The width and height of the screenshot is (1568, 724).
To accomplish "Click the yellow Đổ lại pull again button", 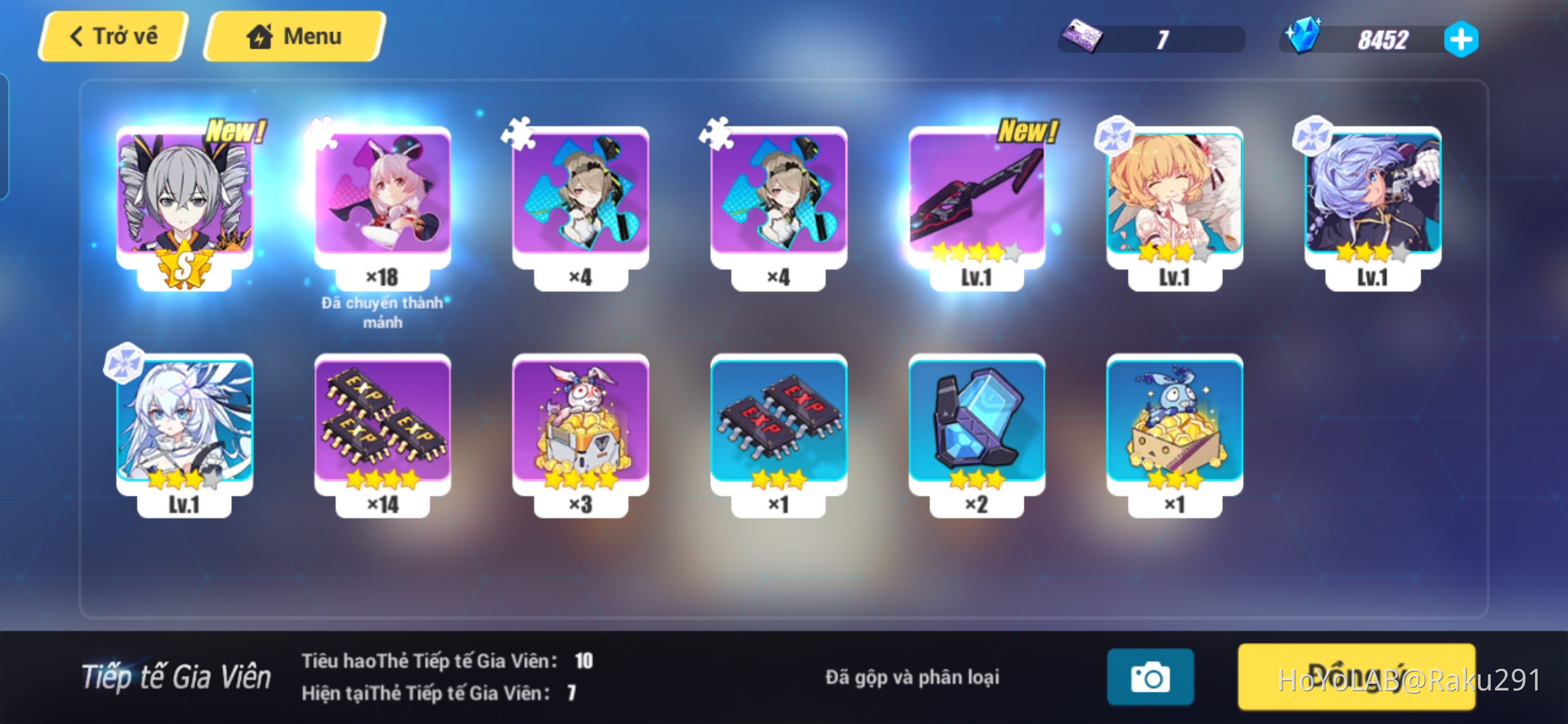I will (x=1356, y=677).
